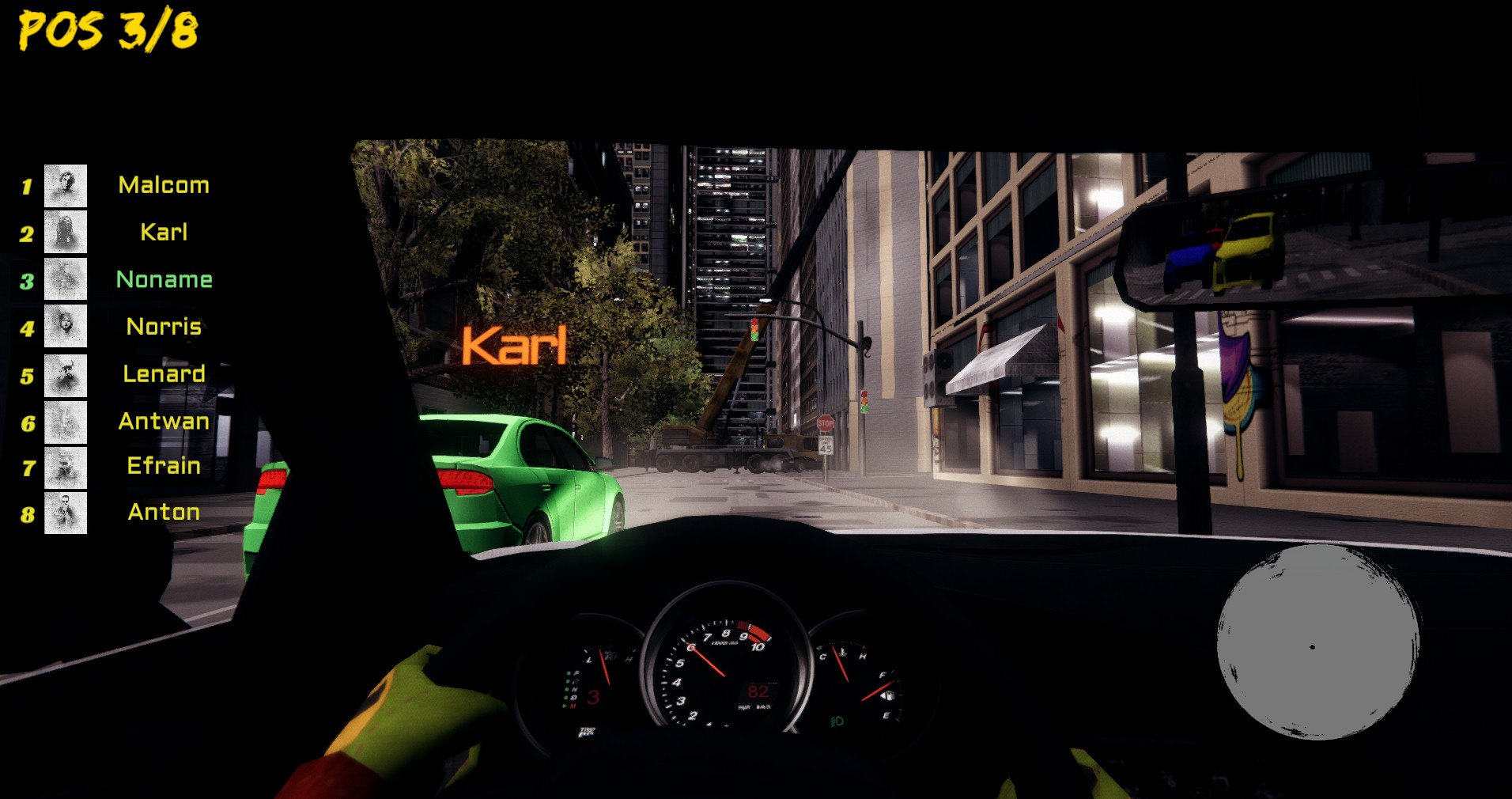Click the green Noname leaderboard entry
This screenshot has width=1512, height=799.
click(x=164, y=278)
